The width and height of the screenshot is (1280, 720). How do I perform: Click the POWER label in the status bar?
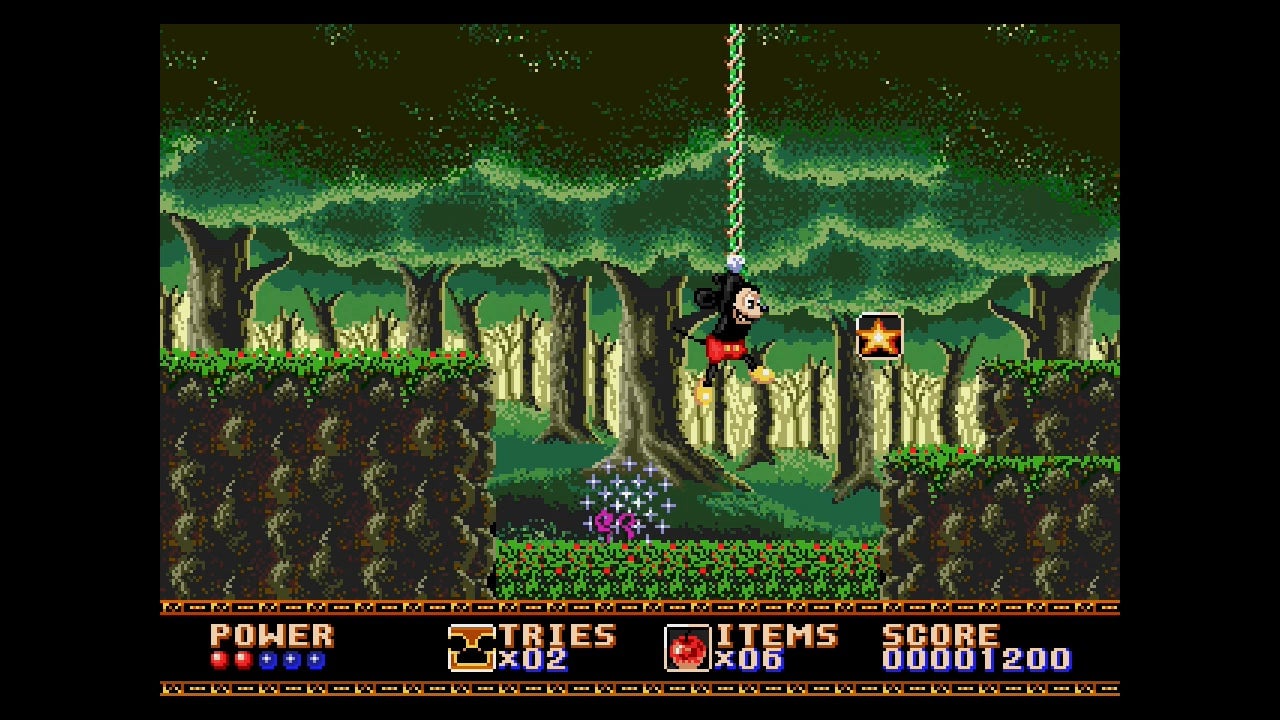[272, 635]
